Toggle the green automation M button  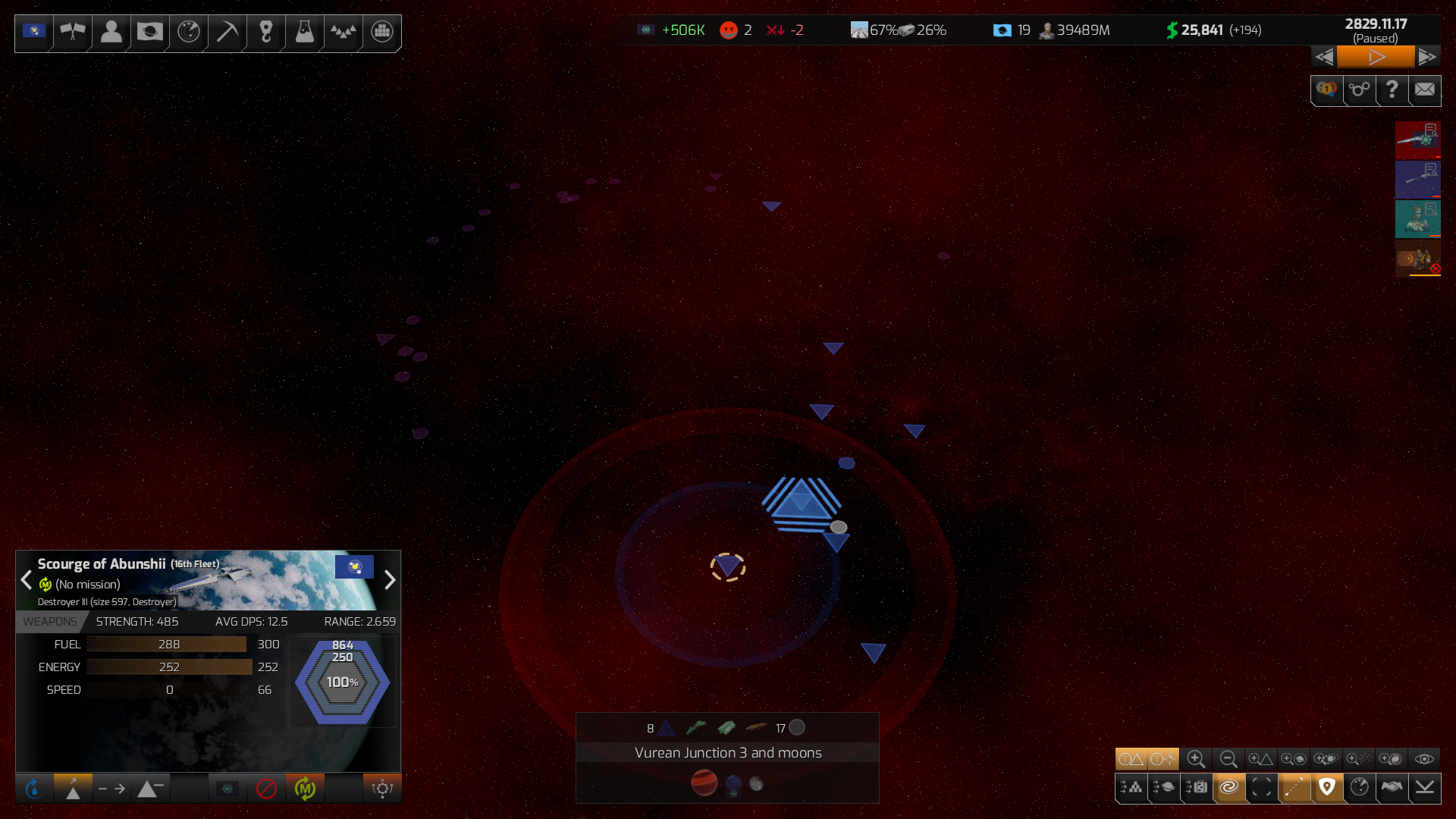click(x=305, y=789)
